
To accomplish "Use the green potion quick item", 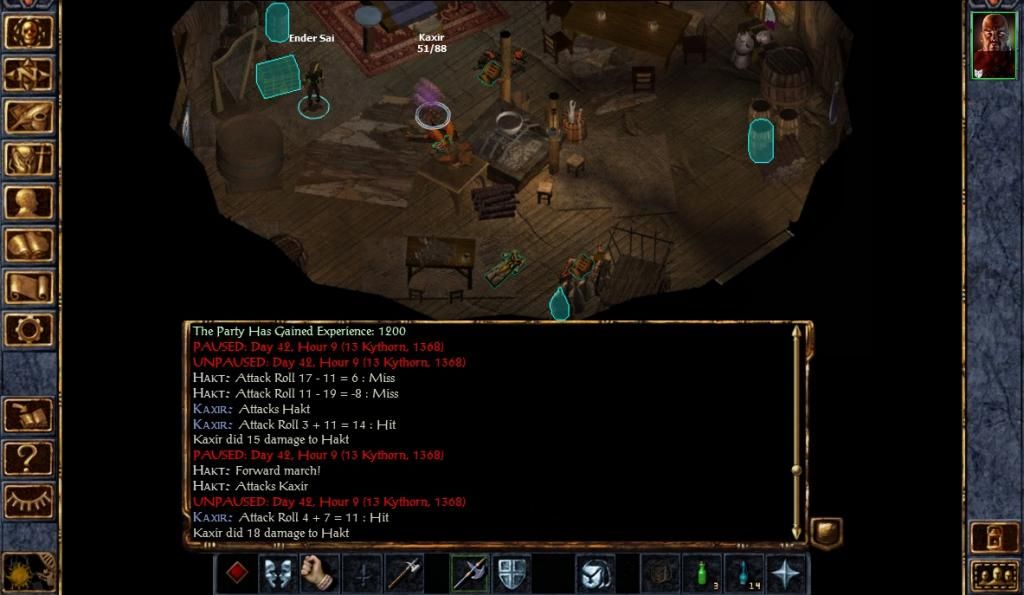I will coord(703,573).
